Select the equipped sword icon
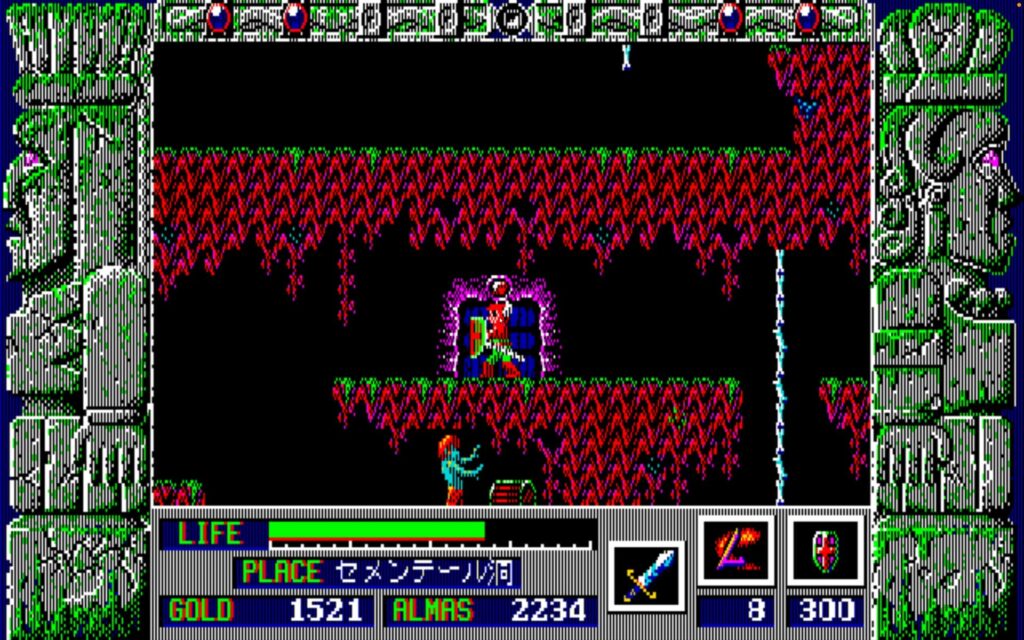Viewport: 1024px width, 640px height. coord(646,576)
